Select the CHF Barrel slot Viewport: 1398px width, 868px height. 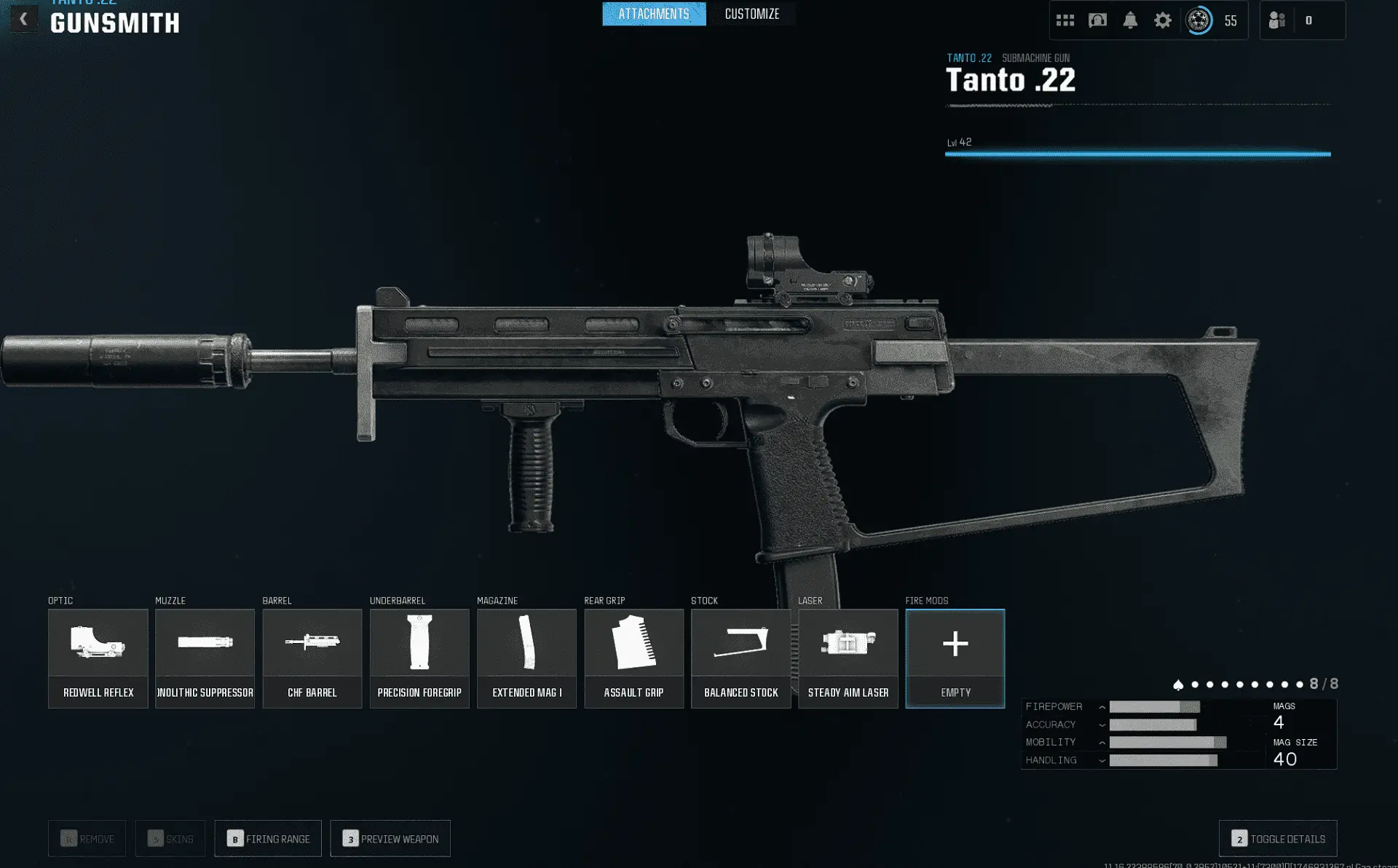(312, 658)
